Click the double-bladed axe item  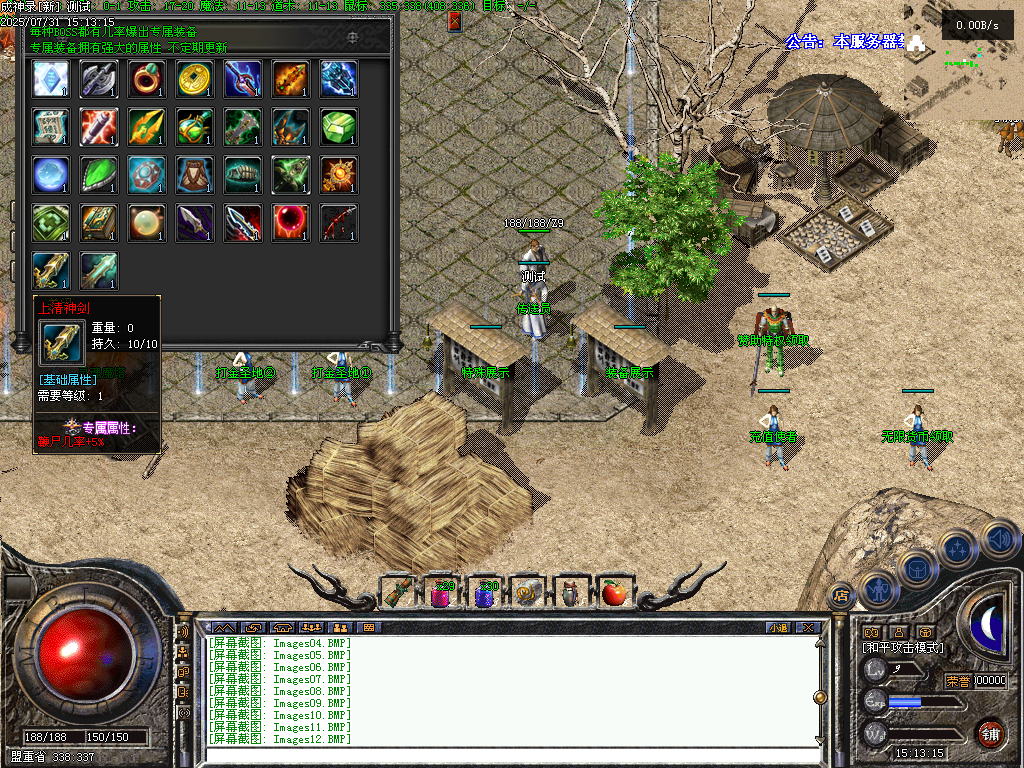point(99,79)
